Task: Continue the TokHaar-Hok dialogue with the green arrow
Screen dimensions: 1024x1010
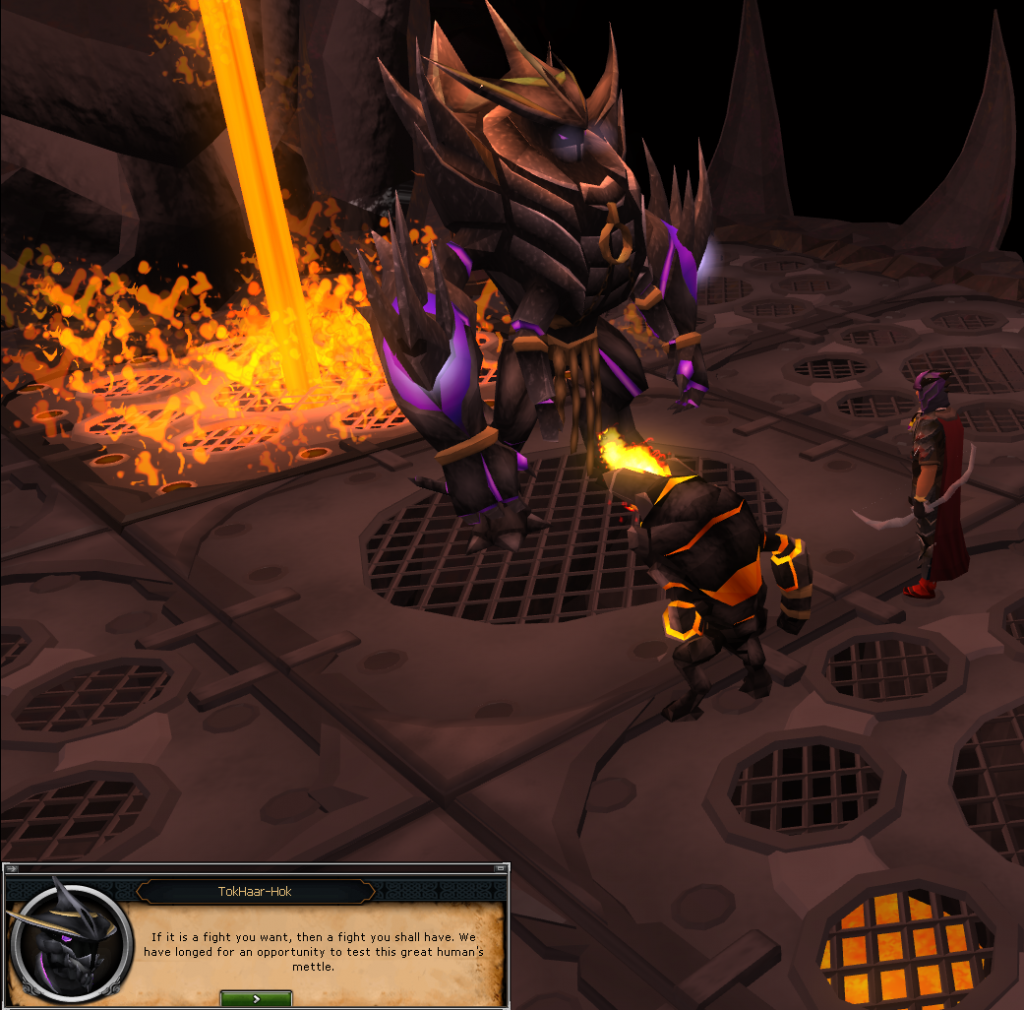Action: click(256, 997)
